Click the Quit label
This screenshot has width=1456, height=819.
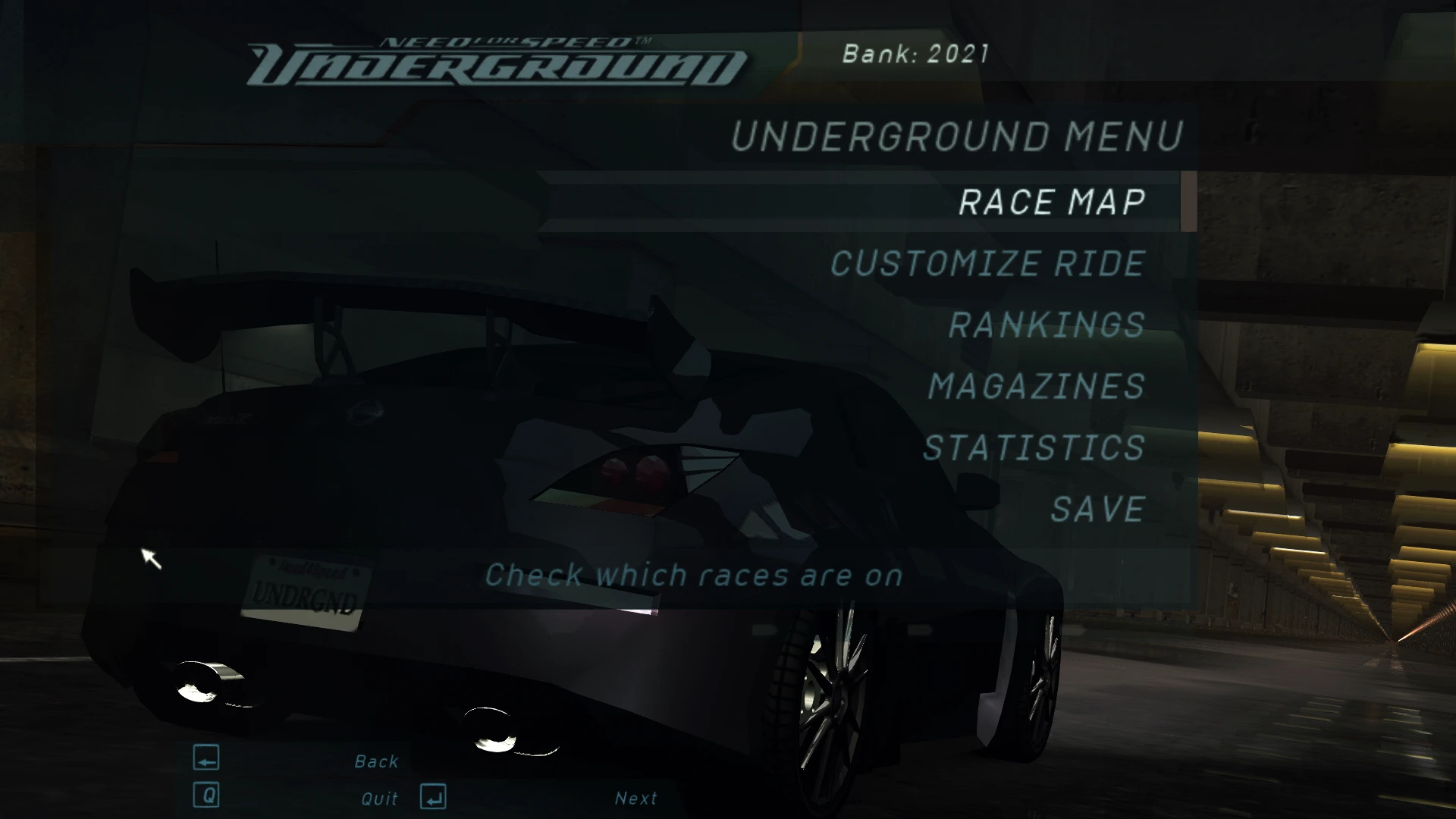pyautogui.click(x=378, y=797)
